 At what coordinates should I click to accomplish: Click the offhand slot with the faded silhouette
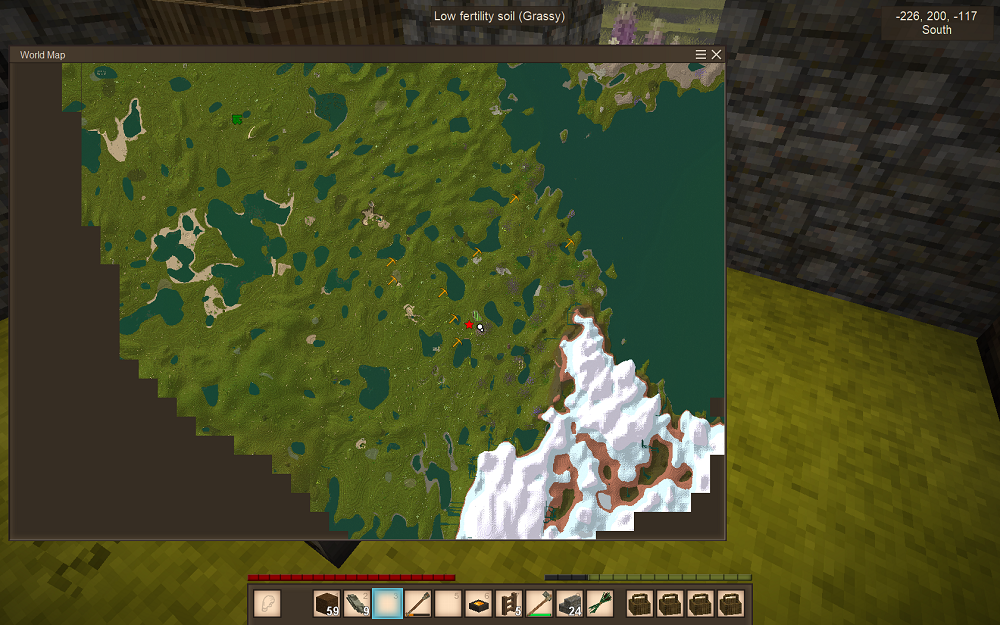coord(267,604)
